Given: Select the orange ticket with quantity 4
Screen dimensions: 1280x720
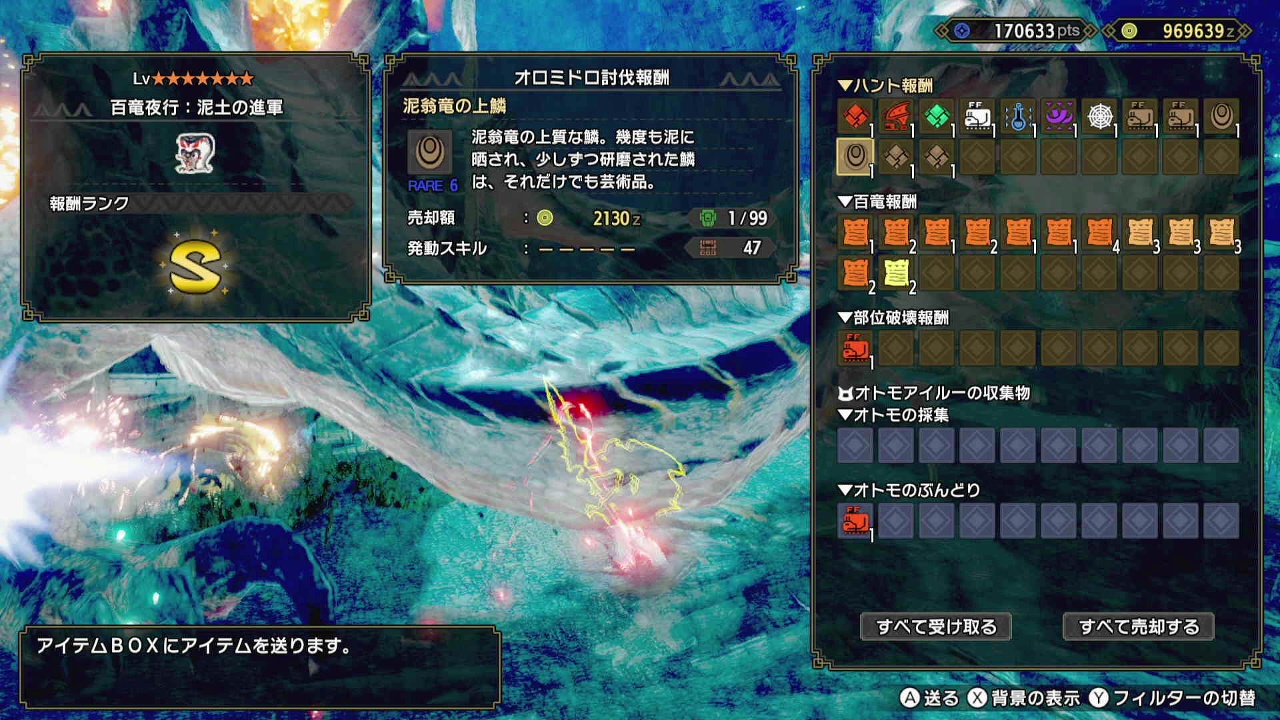Looking at the screenshot, I should (x=1099, y=233).
